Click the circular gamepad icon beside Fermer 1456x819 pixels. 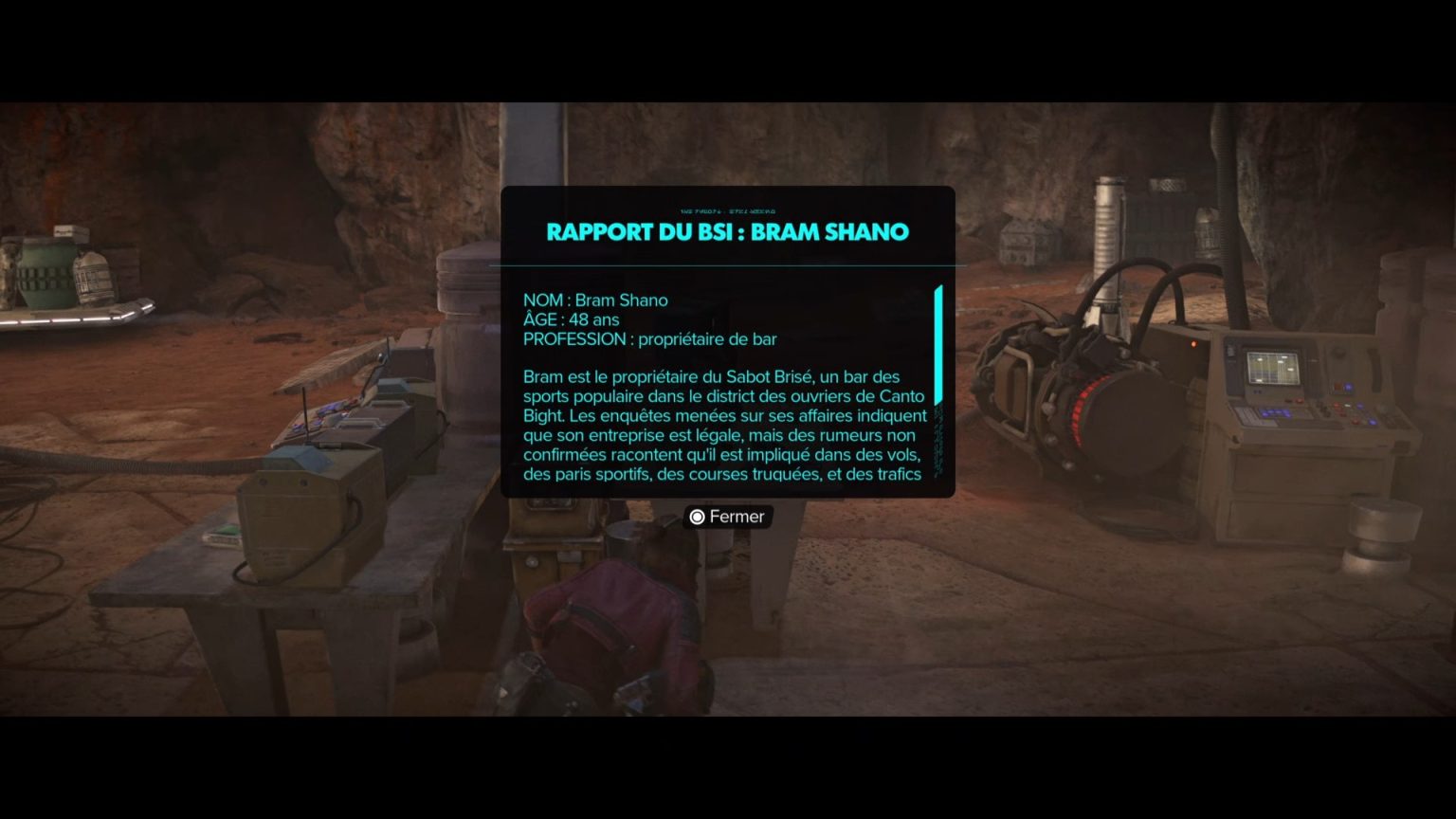click(x=697, y=517)
